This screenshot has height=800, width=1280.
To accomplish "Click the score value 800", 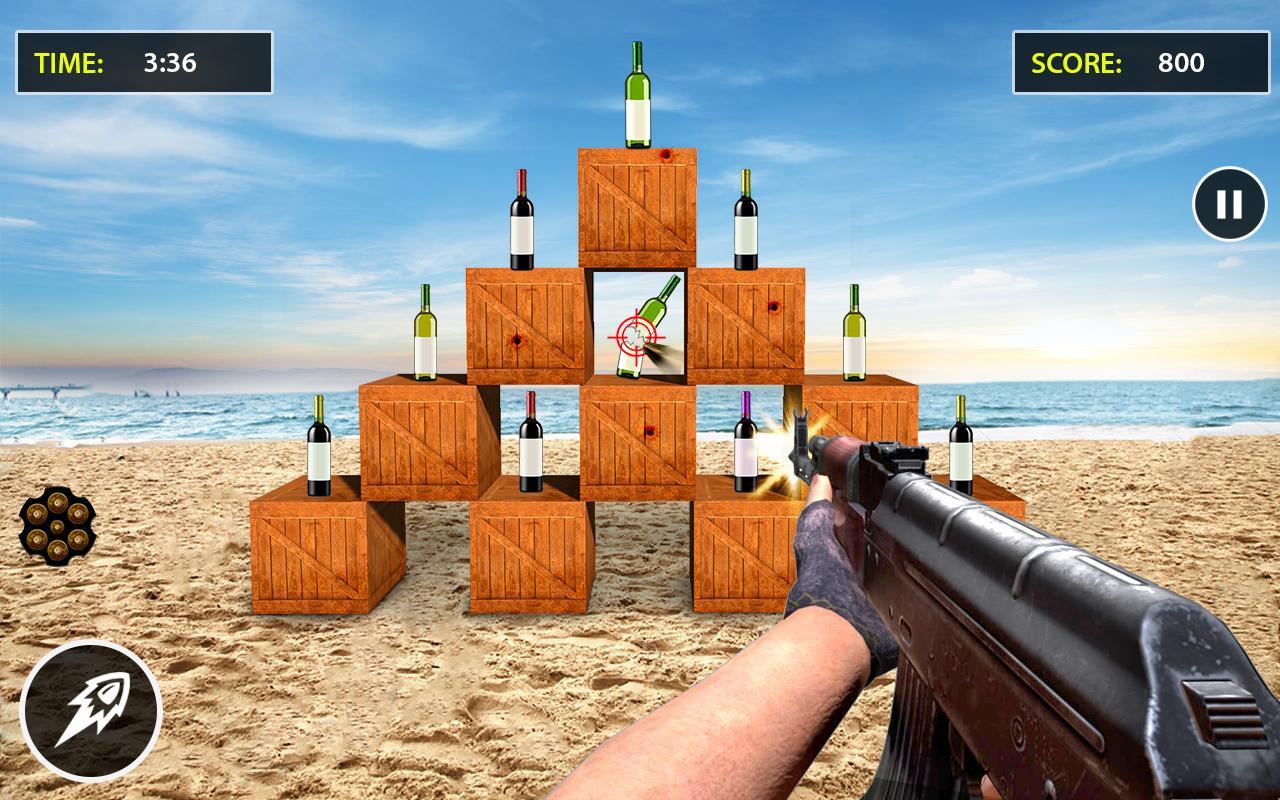I will tap(1180, 62).
